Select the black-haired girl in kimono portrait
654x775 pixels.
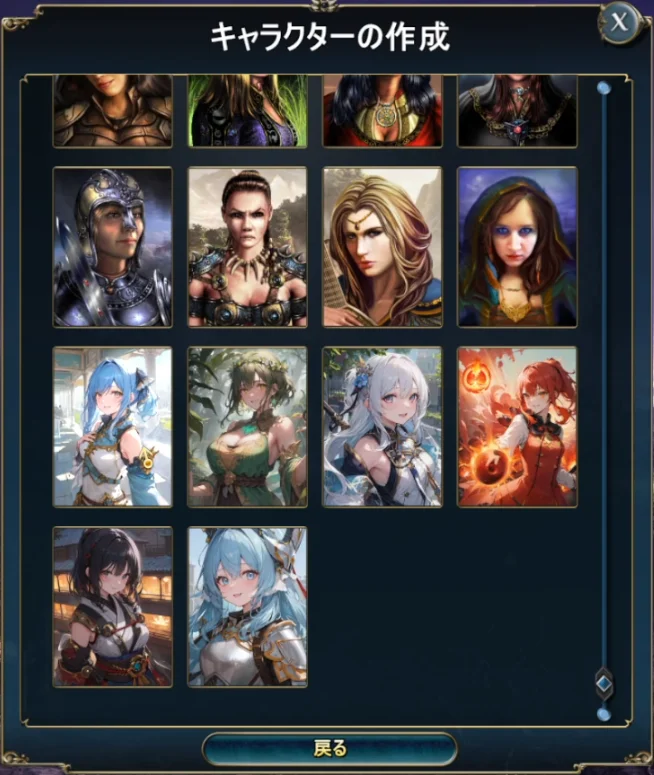point(112,607)
